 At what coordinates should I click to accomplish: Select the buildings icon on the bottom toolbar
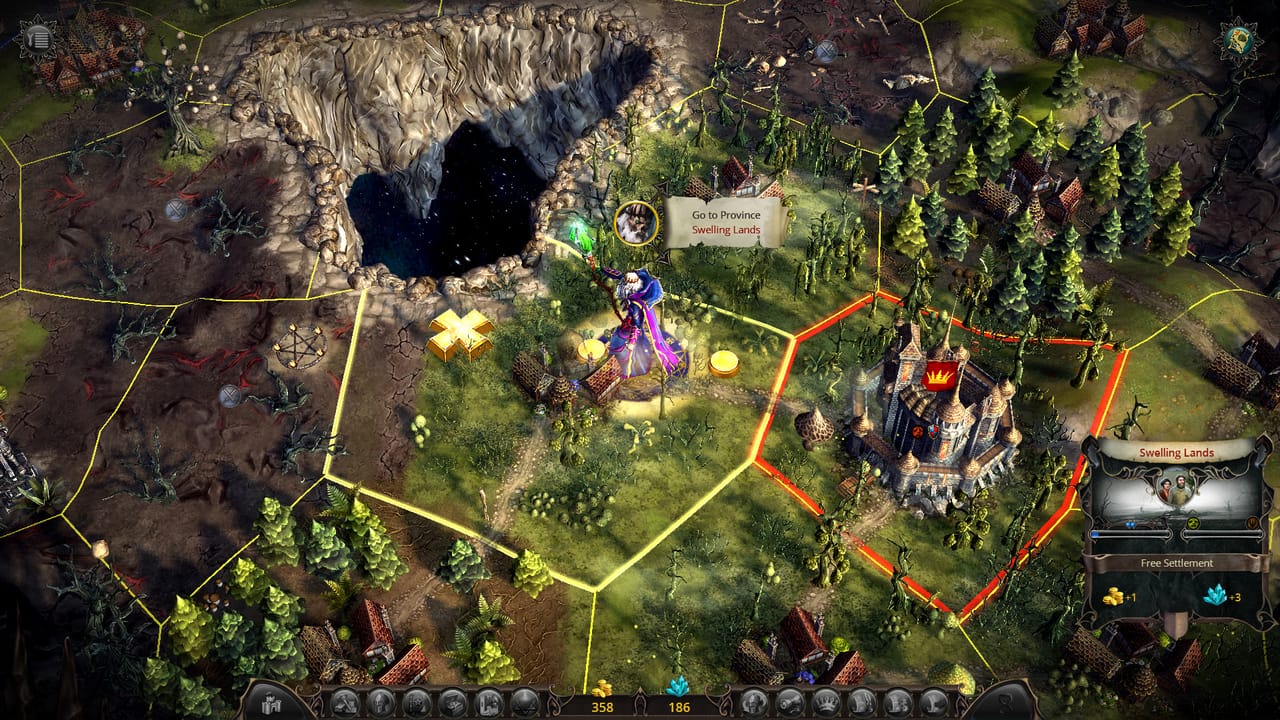[490, 702]
